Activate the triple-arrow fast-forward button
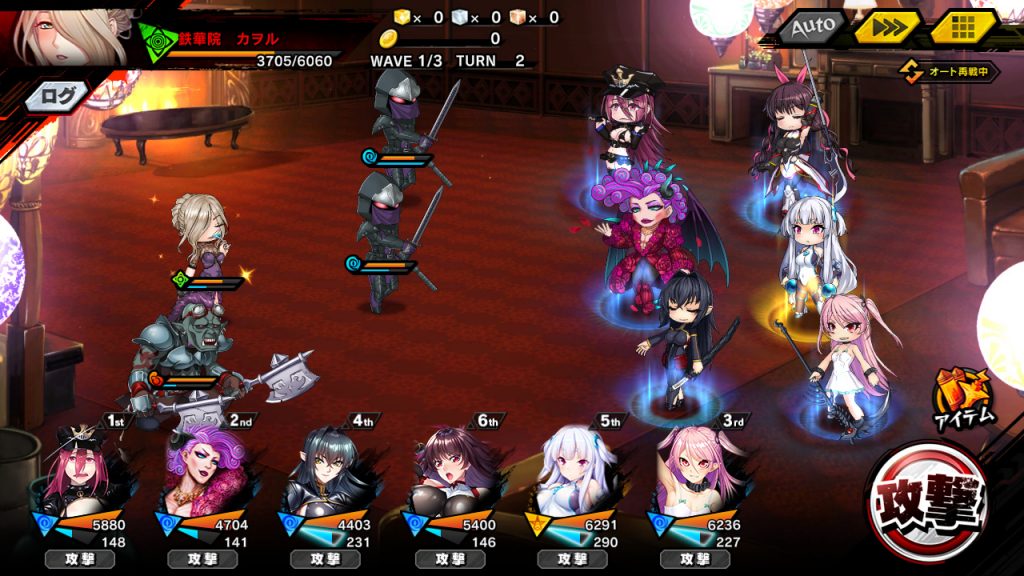This screenshot has width=1024, height=576. point(887,27)
